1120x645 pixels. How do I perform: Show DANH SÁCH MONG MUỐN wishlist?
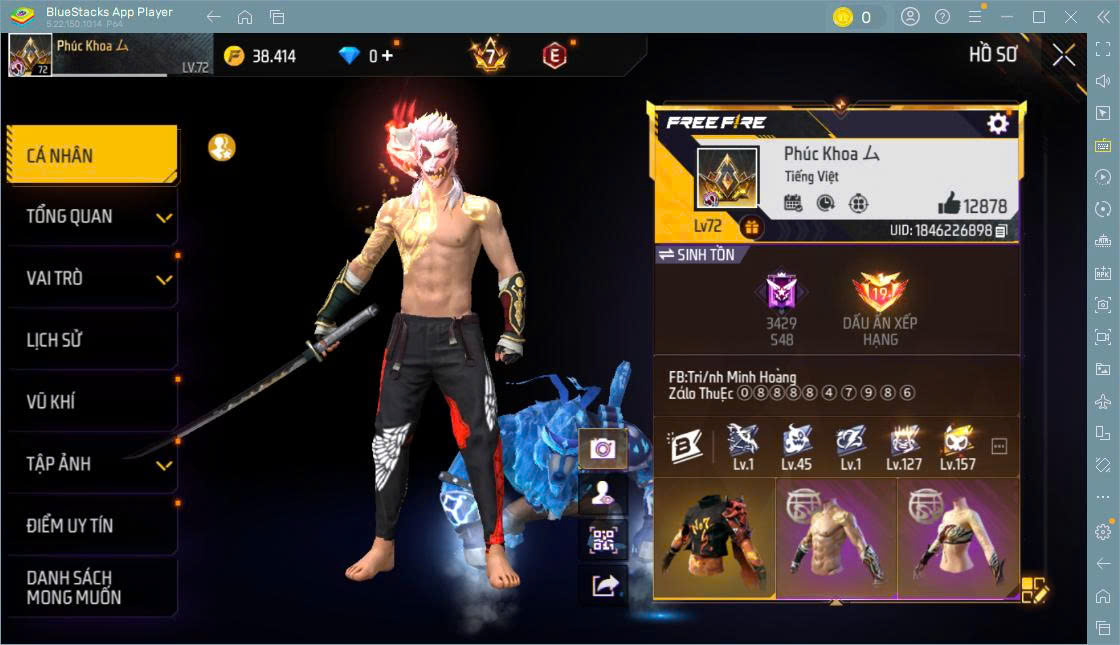pos(92,587)
